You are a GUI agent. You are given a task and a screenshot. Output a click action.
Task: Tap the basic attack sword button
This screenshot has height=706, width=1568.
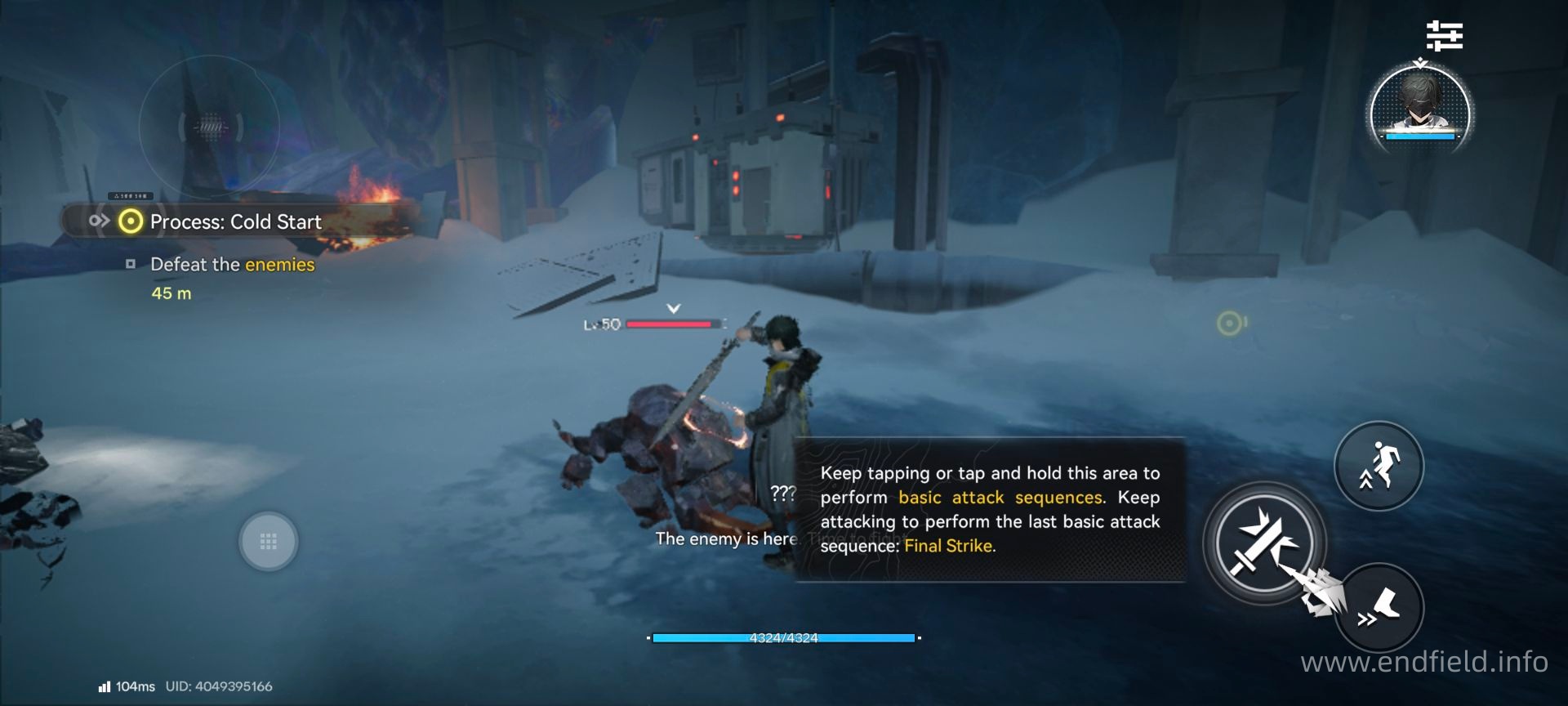pos(1263,543)
